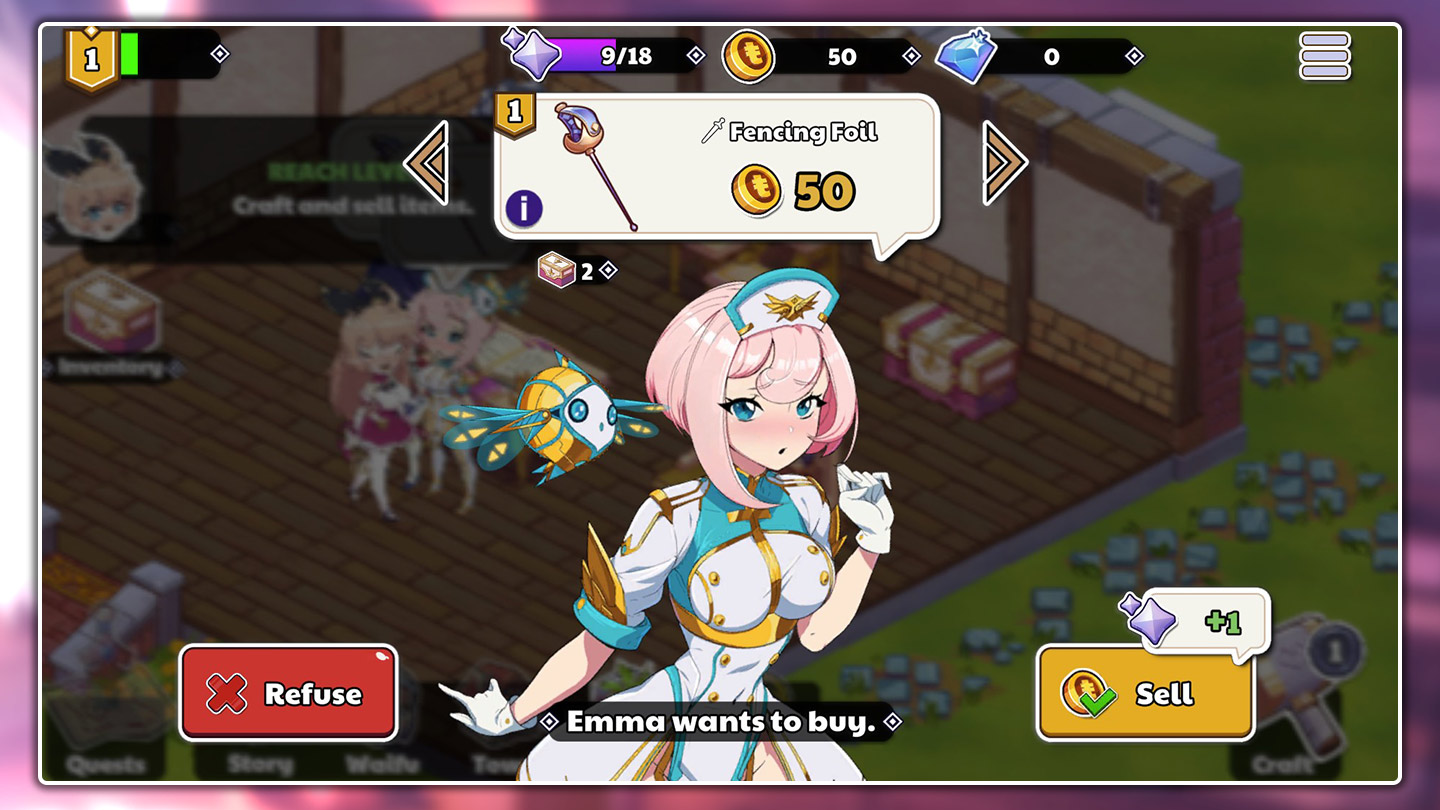1440x810 pixels.
Task: Click the player level badge
Action: pos(92,58)
